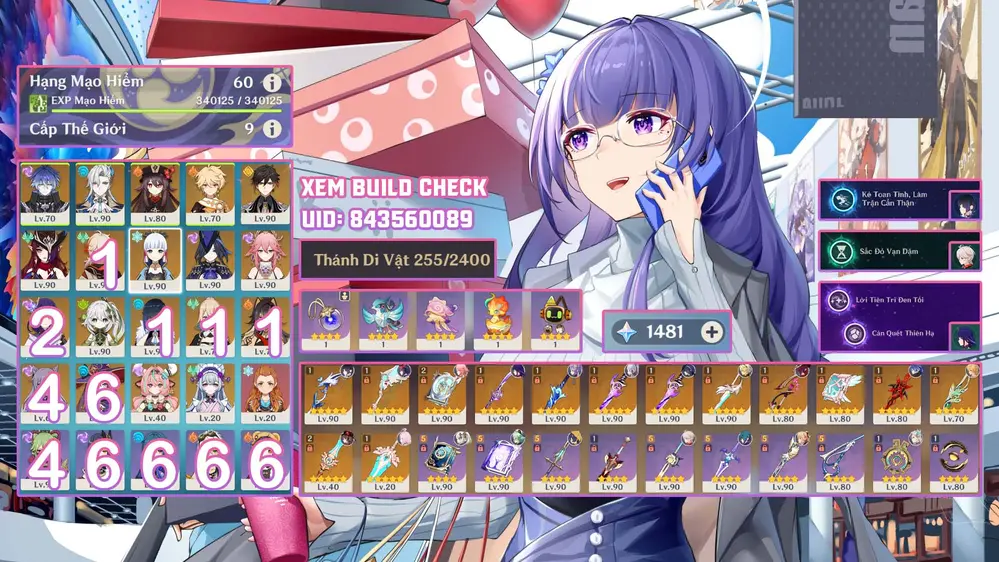Click the info icon beside Hạng Mạo Hiểm

point(271,83)
